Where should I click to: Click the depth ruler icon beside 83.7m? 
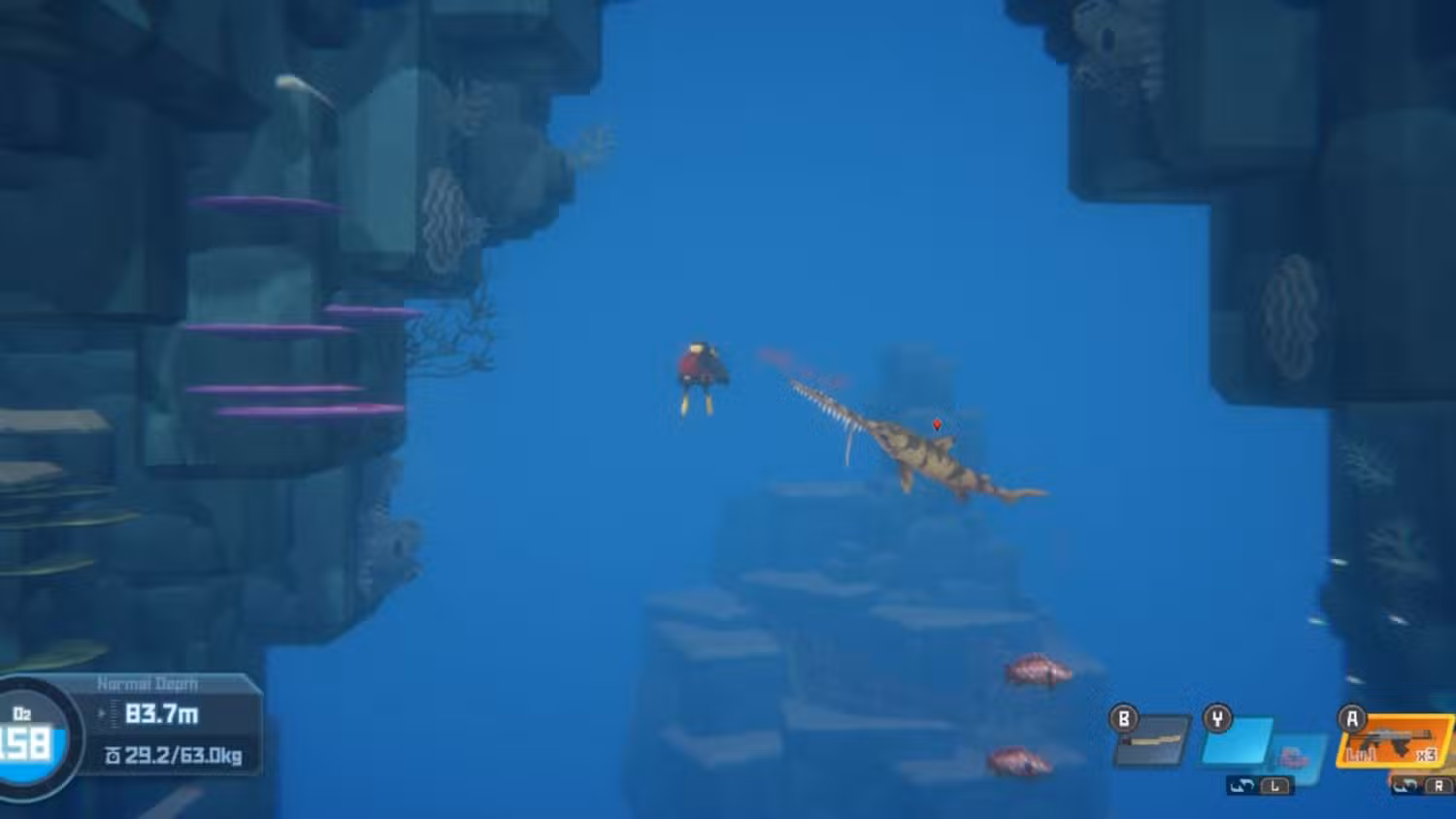tap(114, 714)
